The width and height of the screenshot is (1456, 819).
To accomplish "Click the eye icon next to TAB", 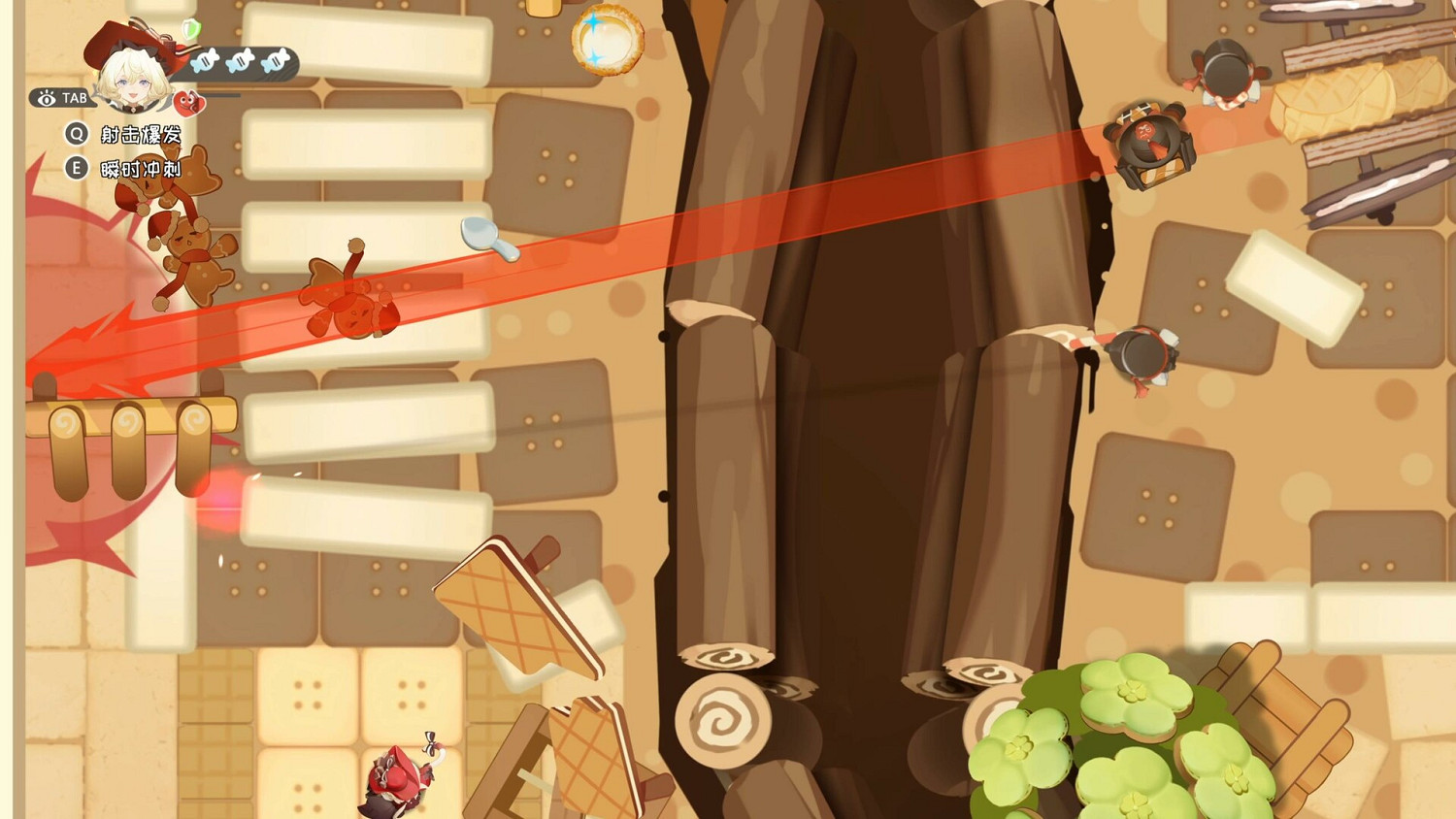I will pyautogui.click(x=47, y=99).
